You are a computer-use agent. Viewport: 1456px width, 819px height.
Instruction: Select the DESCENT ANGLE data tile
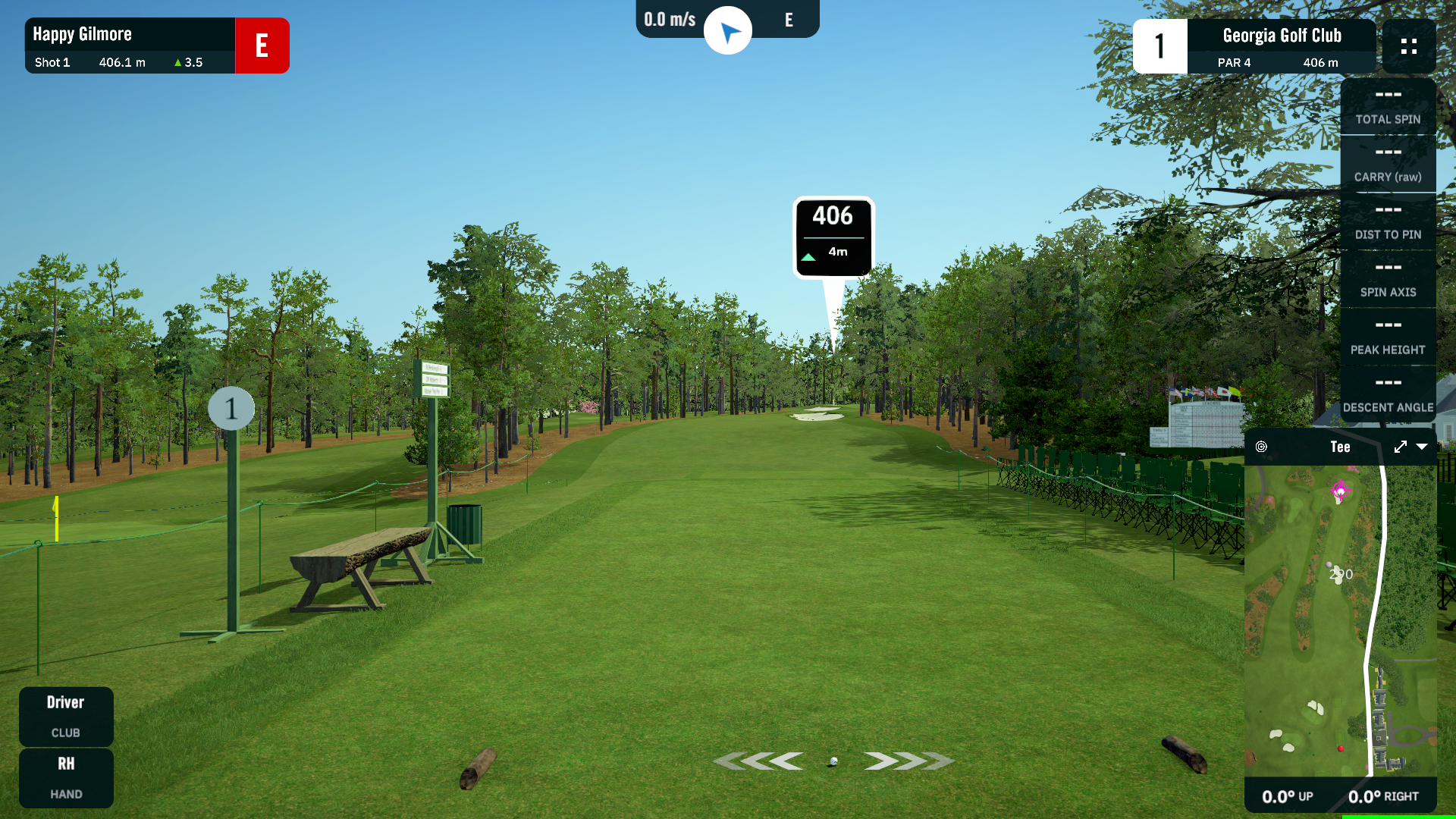point(1388,395)
